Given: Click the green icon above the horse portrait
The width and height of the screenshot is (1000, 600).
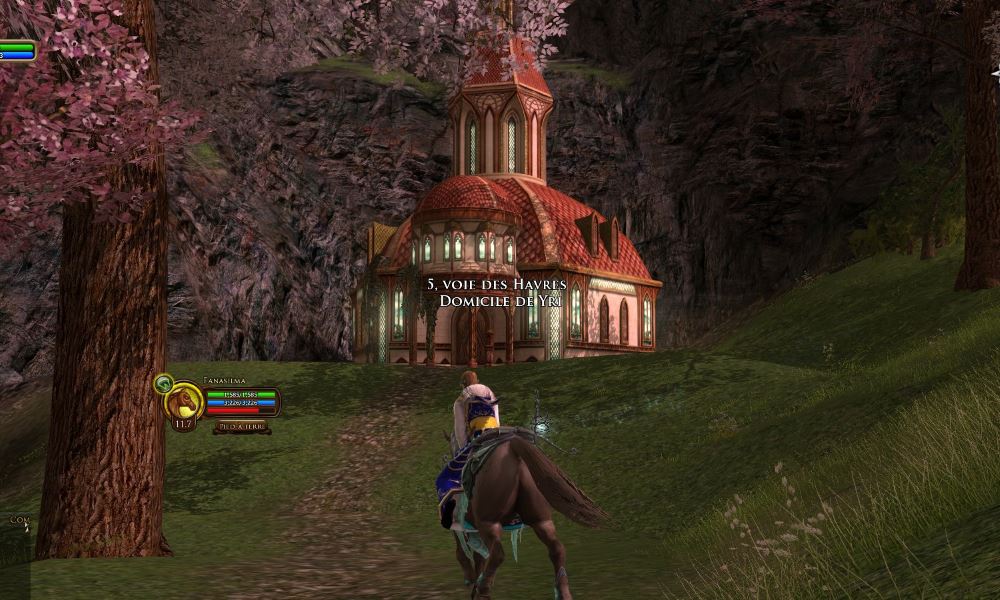Looking at the screenshot, I should [163, 382].
